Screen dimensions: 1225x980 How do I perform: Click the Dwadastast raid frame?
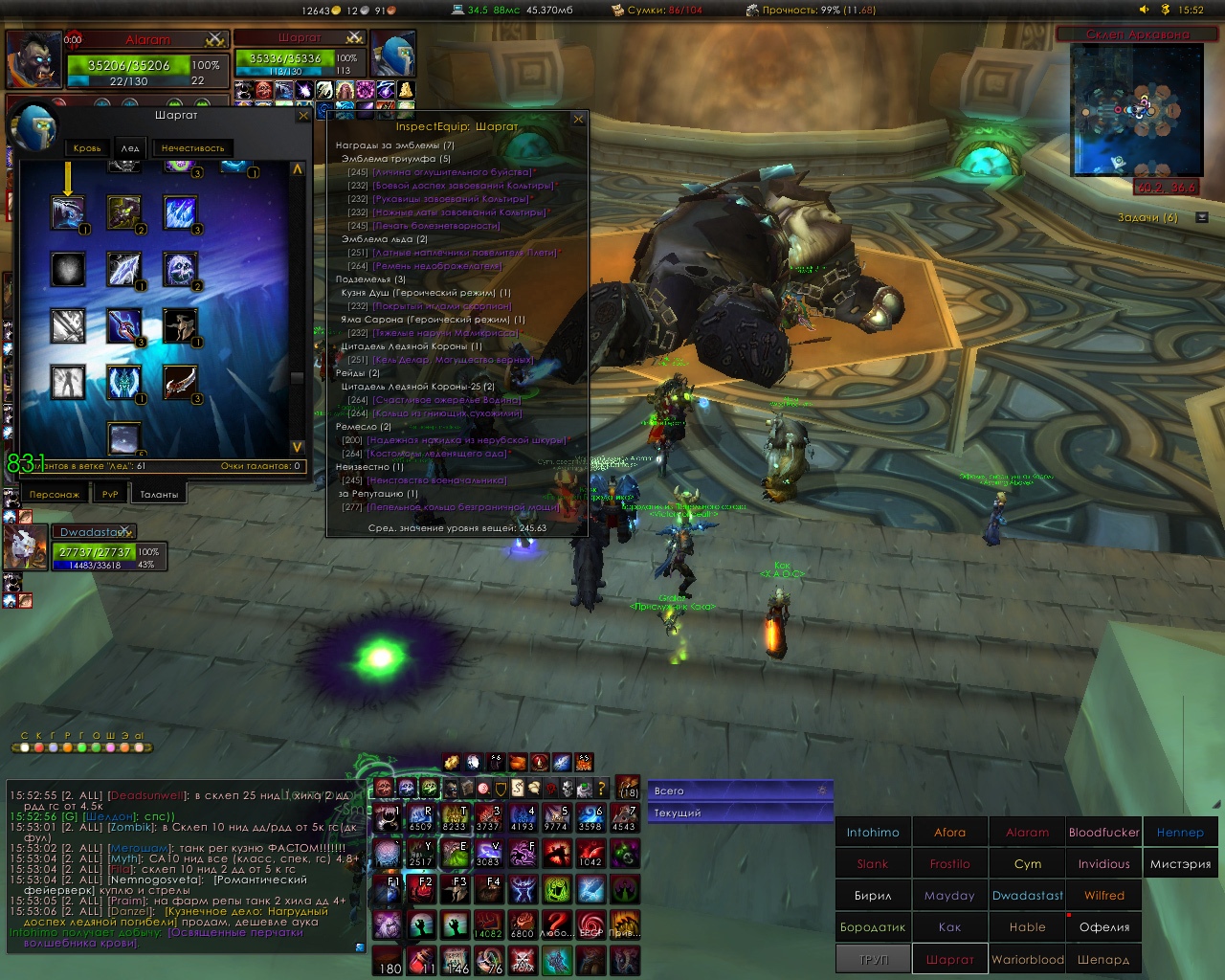(1027, 896)
